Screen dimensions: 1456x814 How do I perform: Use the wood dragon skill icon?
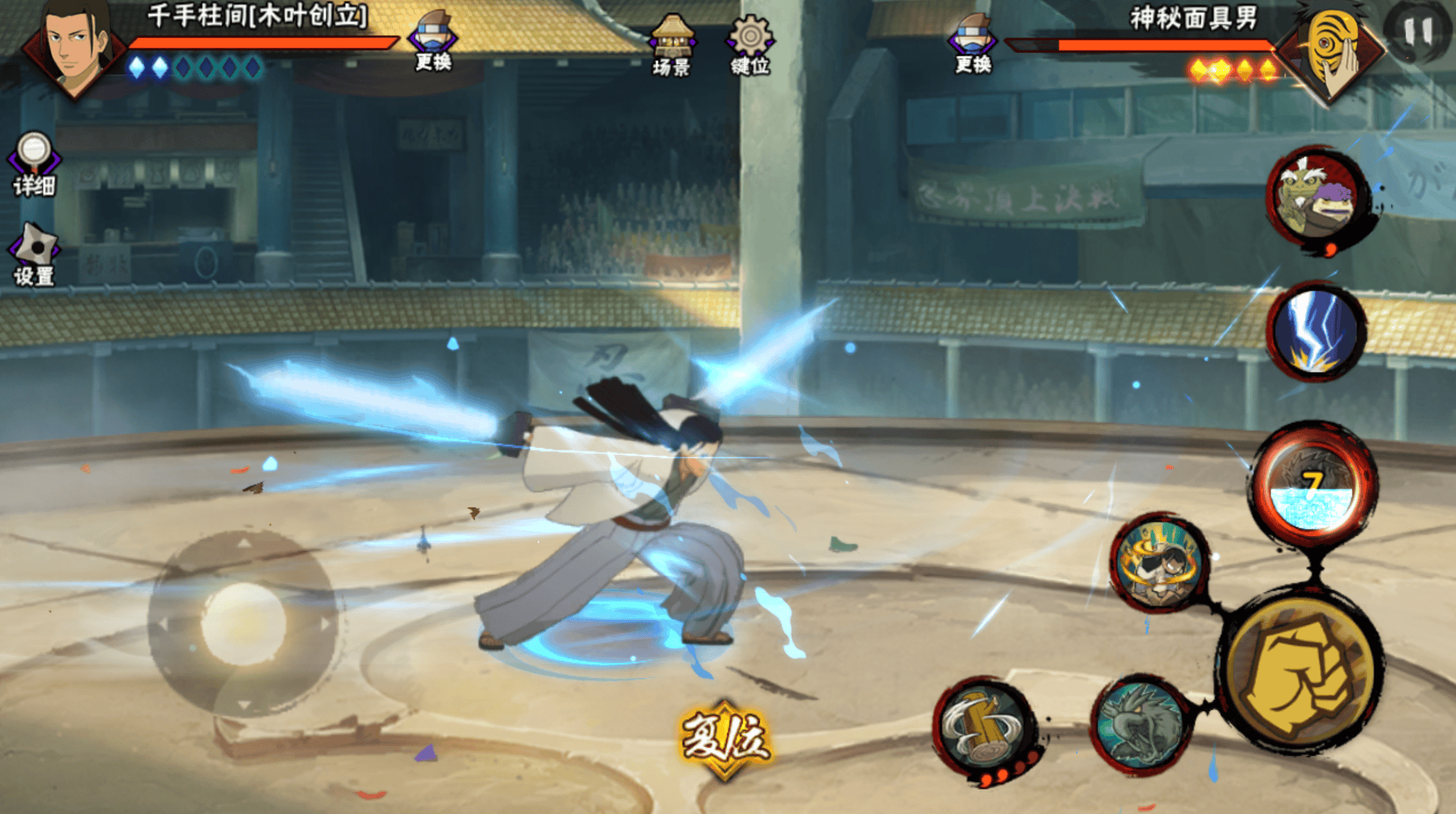coord(1141,723)
